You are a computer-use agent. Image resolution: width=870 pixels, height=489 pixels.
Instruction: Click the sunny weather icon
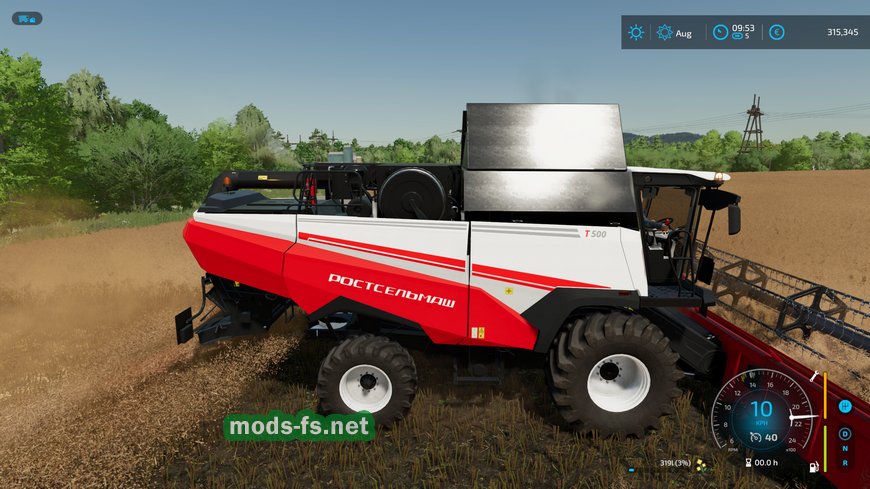[636, 32]
